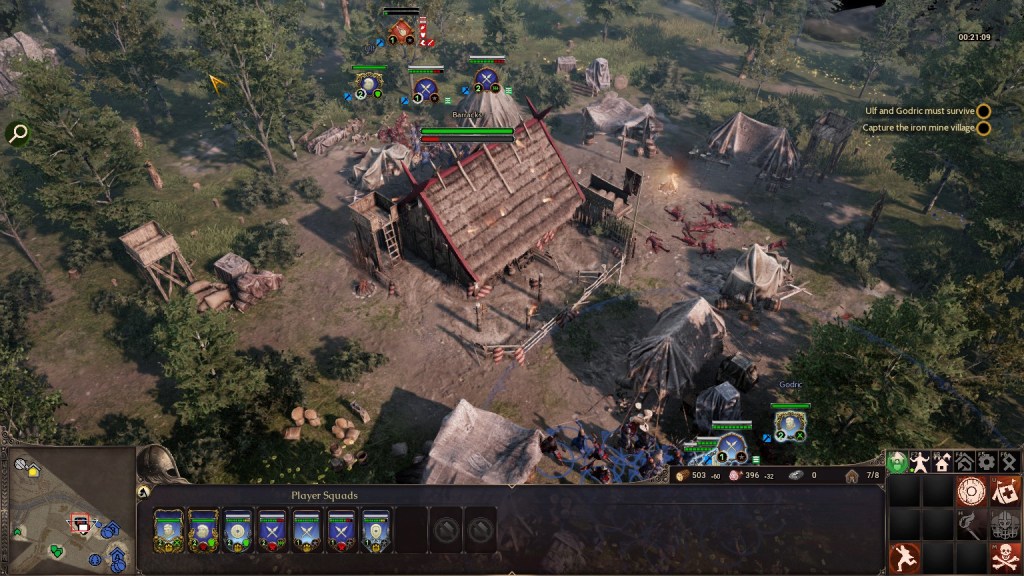The height and width of the screenshot is (576, 1024).
Task: Open the magnifying glass search icon
Action: tap(17, 133)
